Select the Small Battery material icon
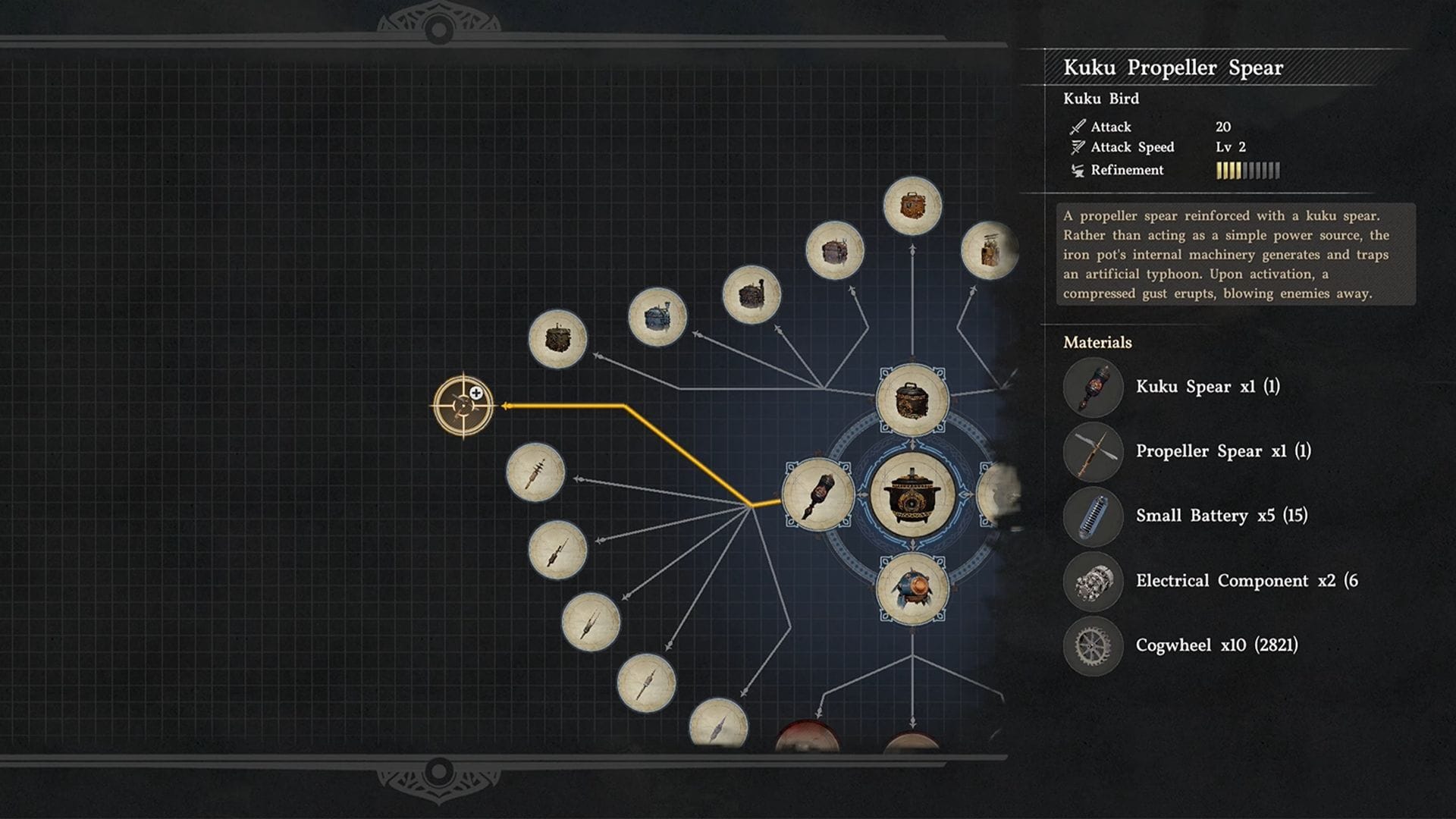This screenshot has height=819, width=1456. (1093, 516)
